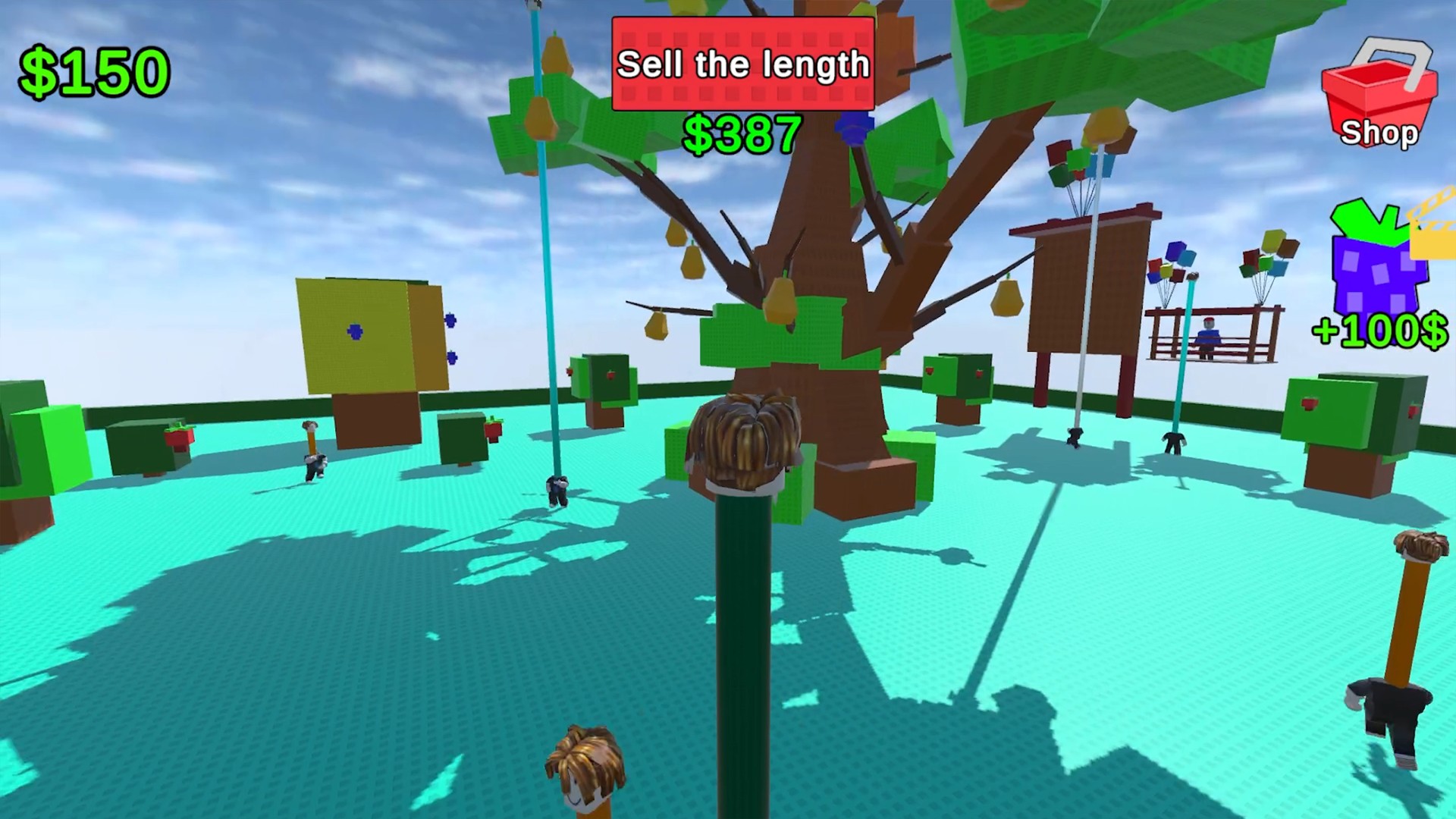Click the word length on the sell banner

point(814,65)
